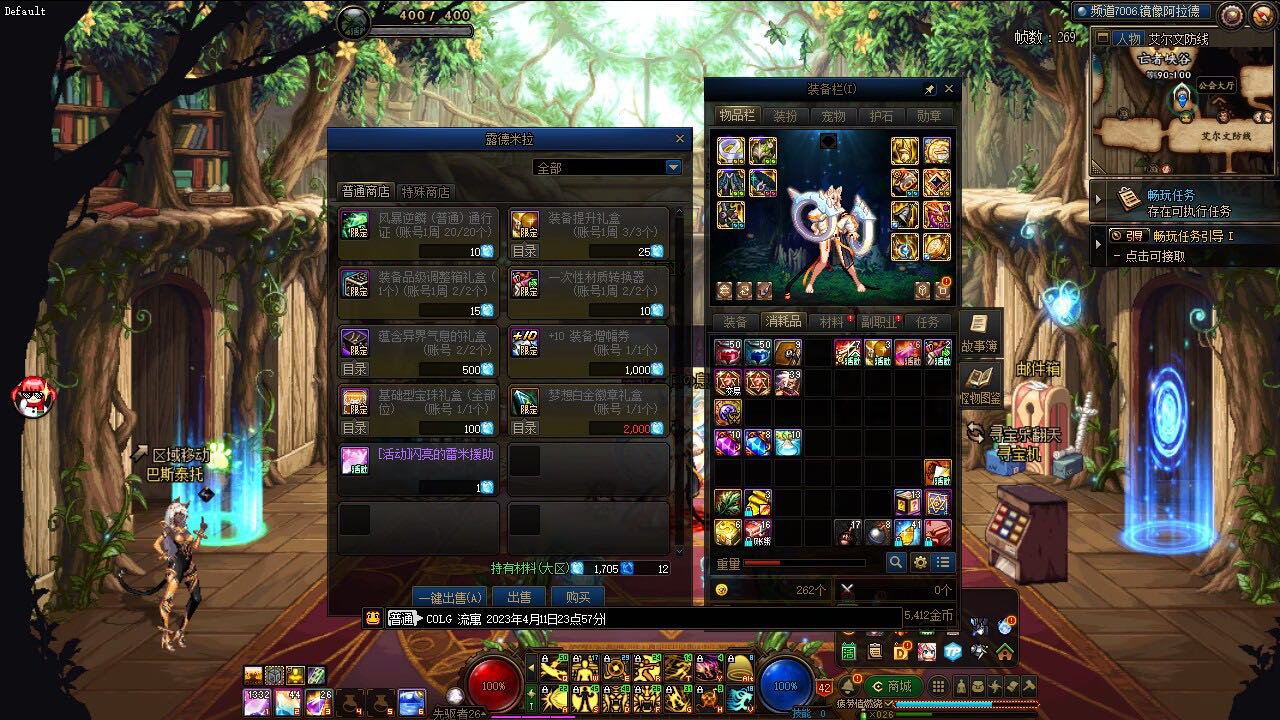Close the 露德米拉 shop window
The image size is (1280, 720).
(x=680, y=139)
